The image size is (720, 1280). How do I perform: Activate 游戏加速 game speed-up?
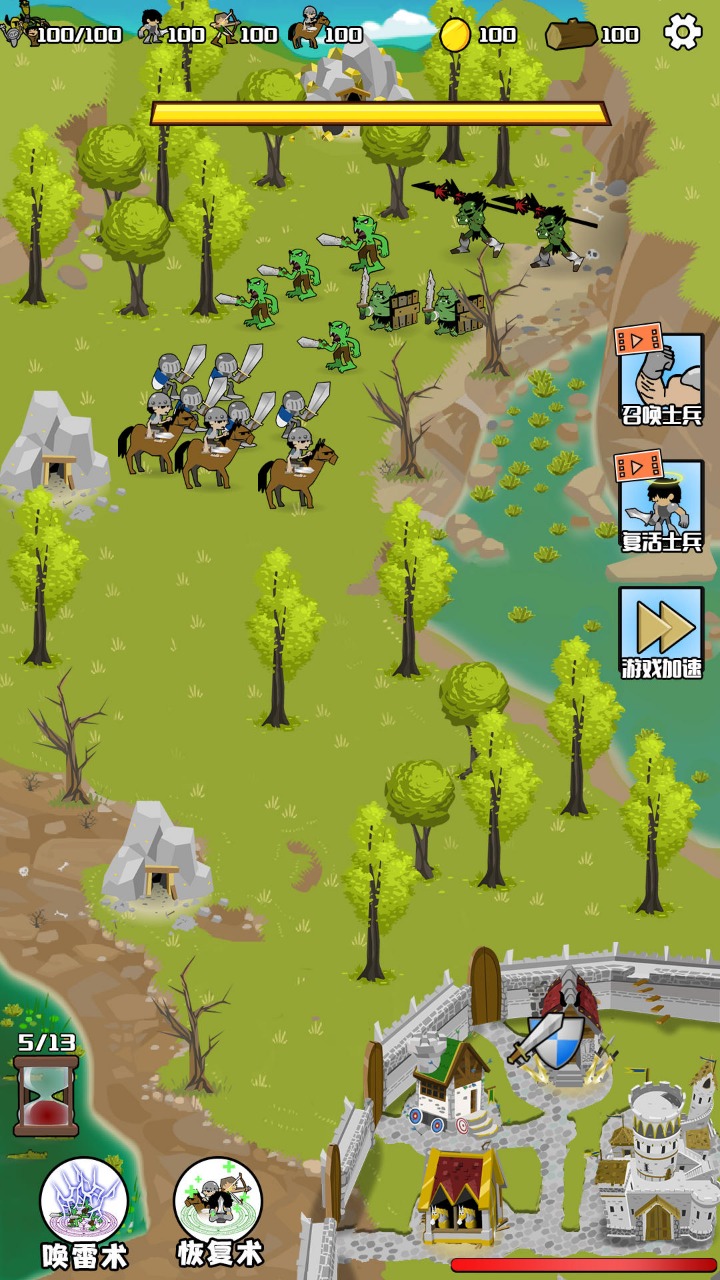point(661,630)
